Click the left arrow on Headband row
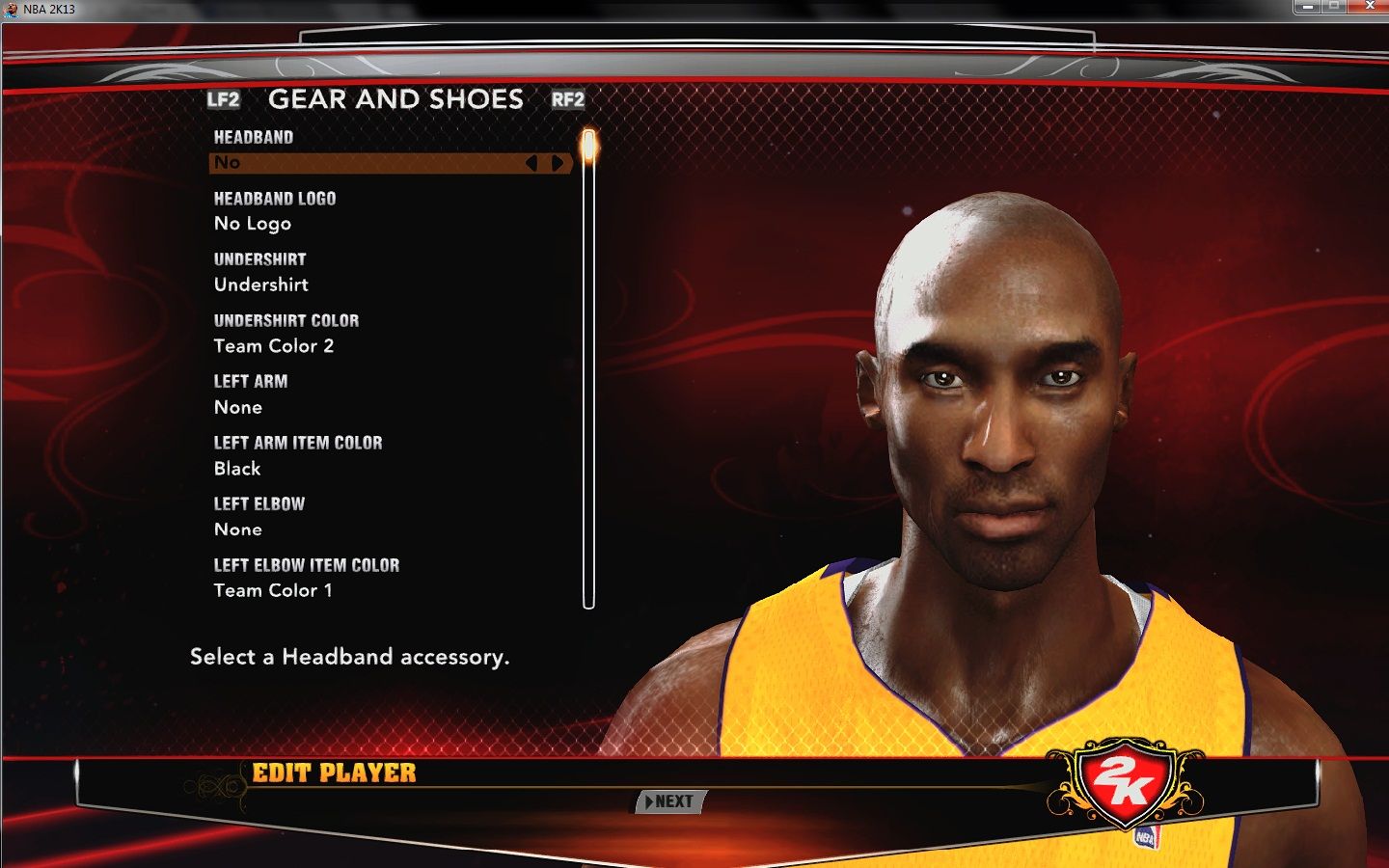1389x868 pixels. tap(531, 163)
